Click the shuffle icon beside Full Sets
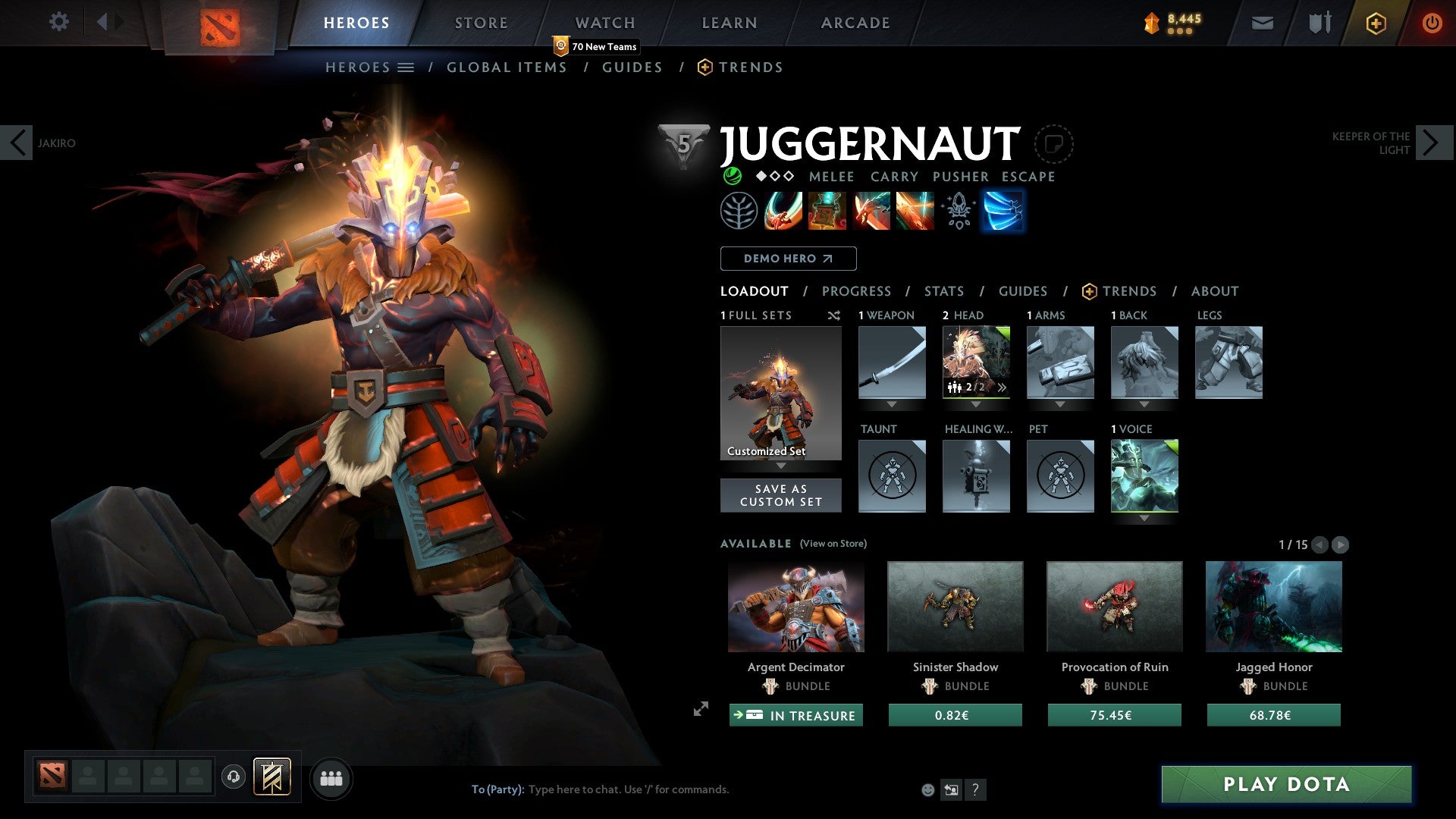Screen dimensions: 1456x819 tap(834, 315)
